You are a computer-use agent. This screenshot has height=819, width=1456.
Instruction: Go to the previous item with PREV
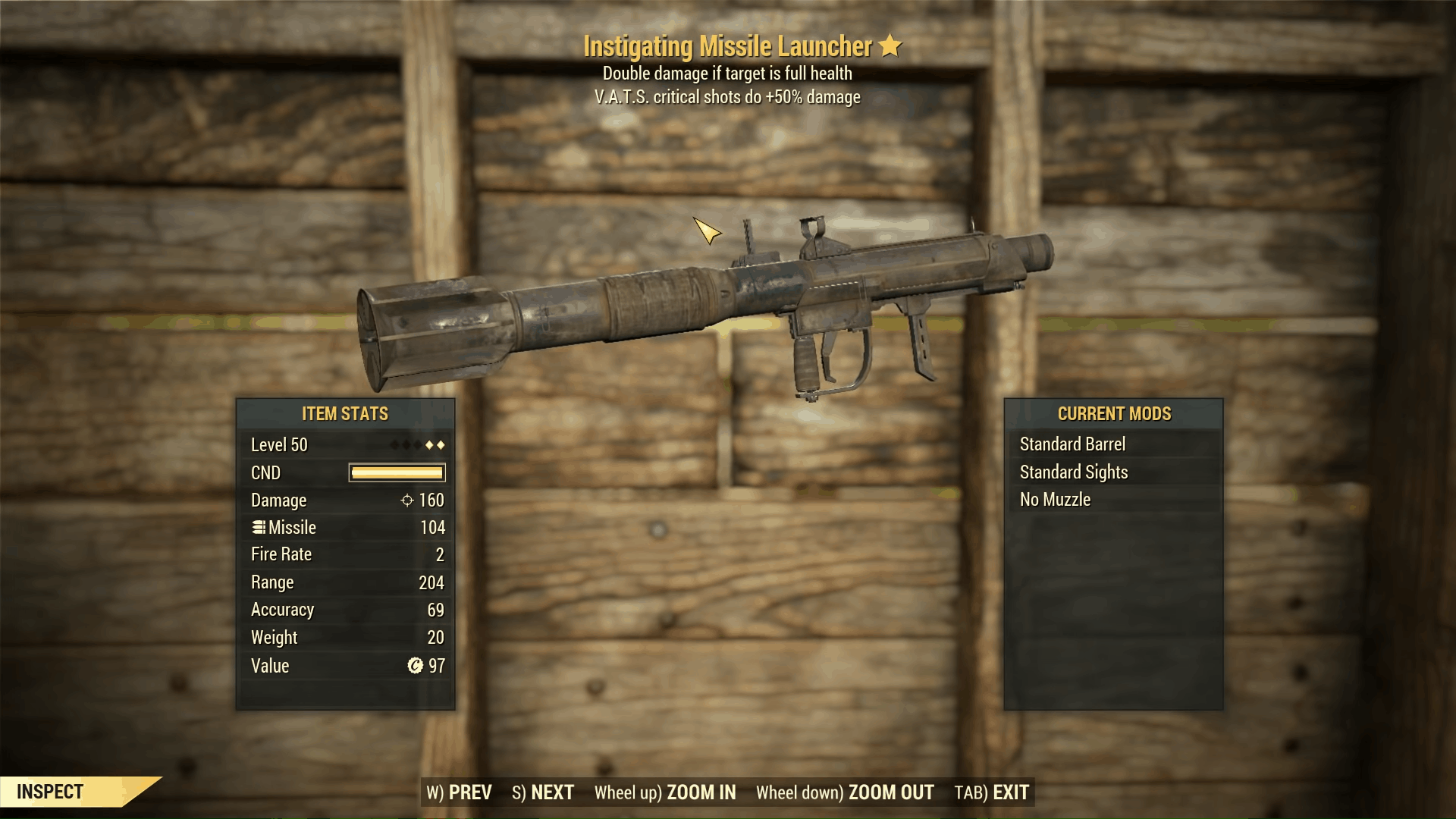point(459,792)
